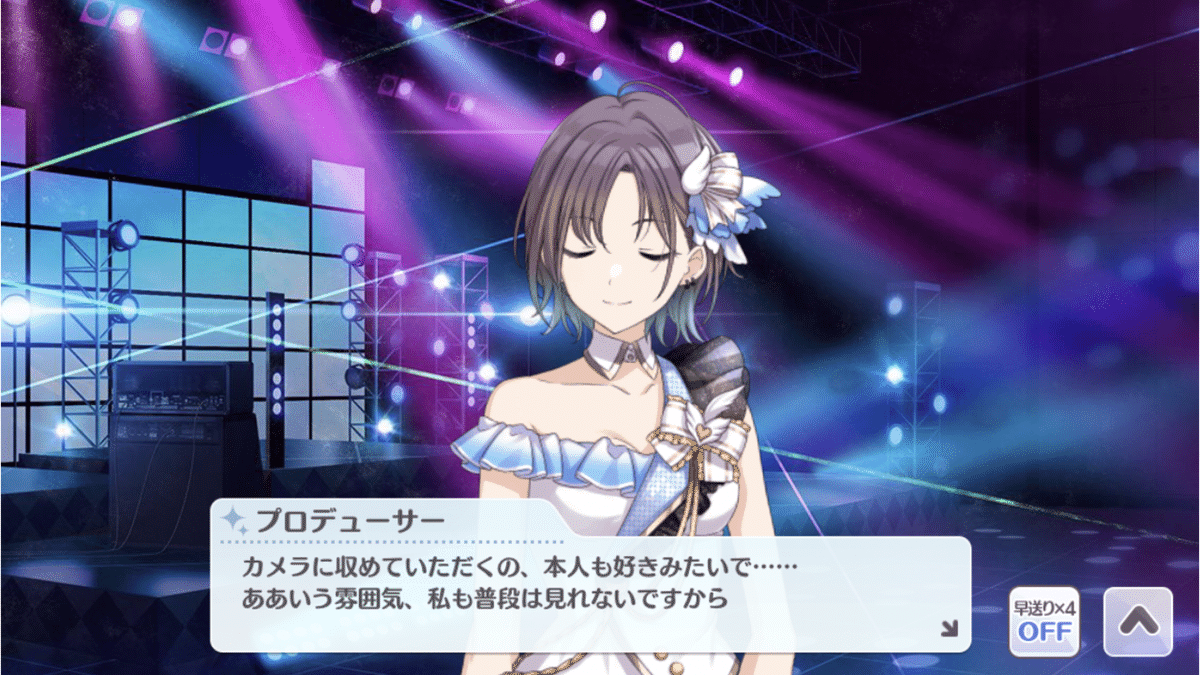Open the up-arrow menu button

1137,621
